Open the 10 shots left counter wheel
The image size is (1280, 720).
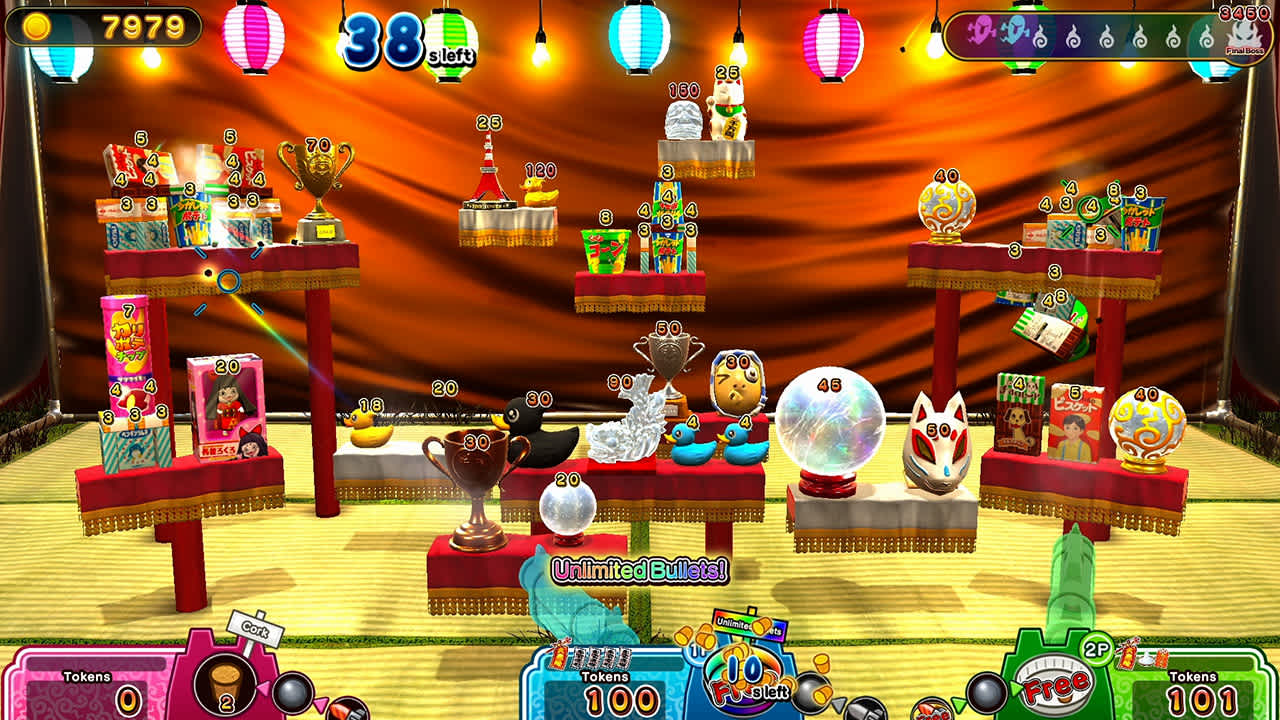[744, 672]
